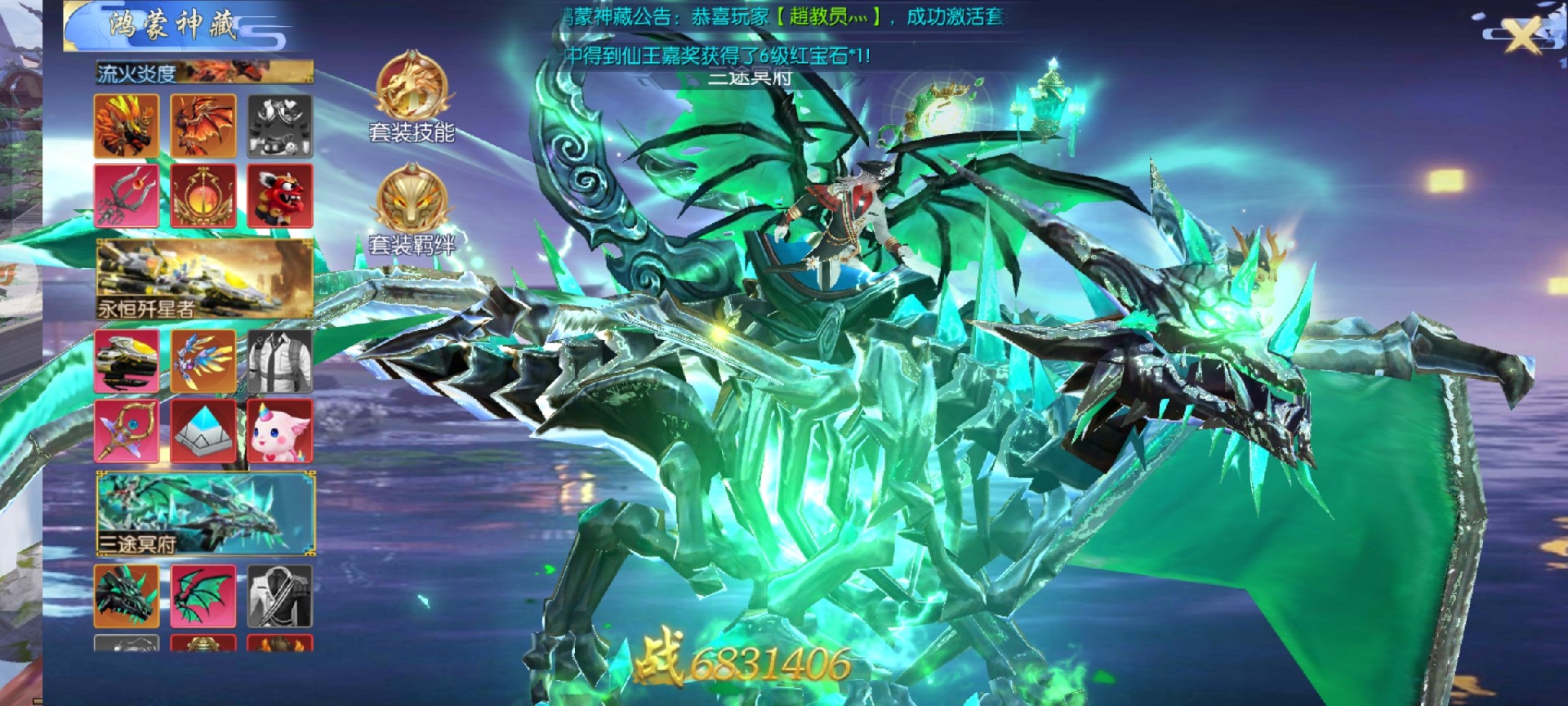Pick the red flame wings icon
This screenshot has height=706, width=1568.
[x=203, y=126]
